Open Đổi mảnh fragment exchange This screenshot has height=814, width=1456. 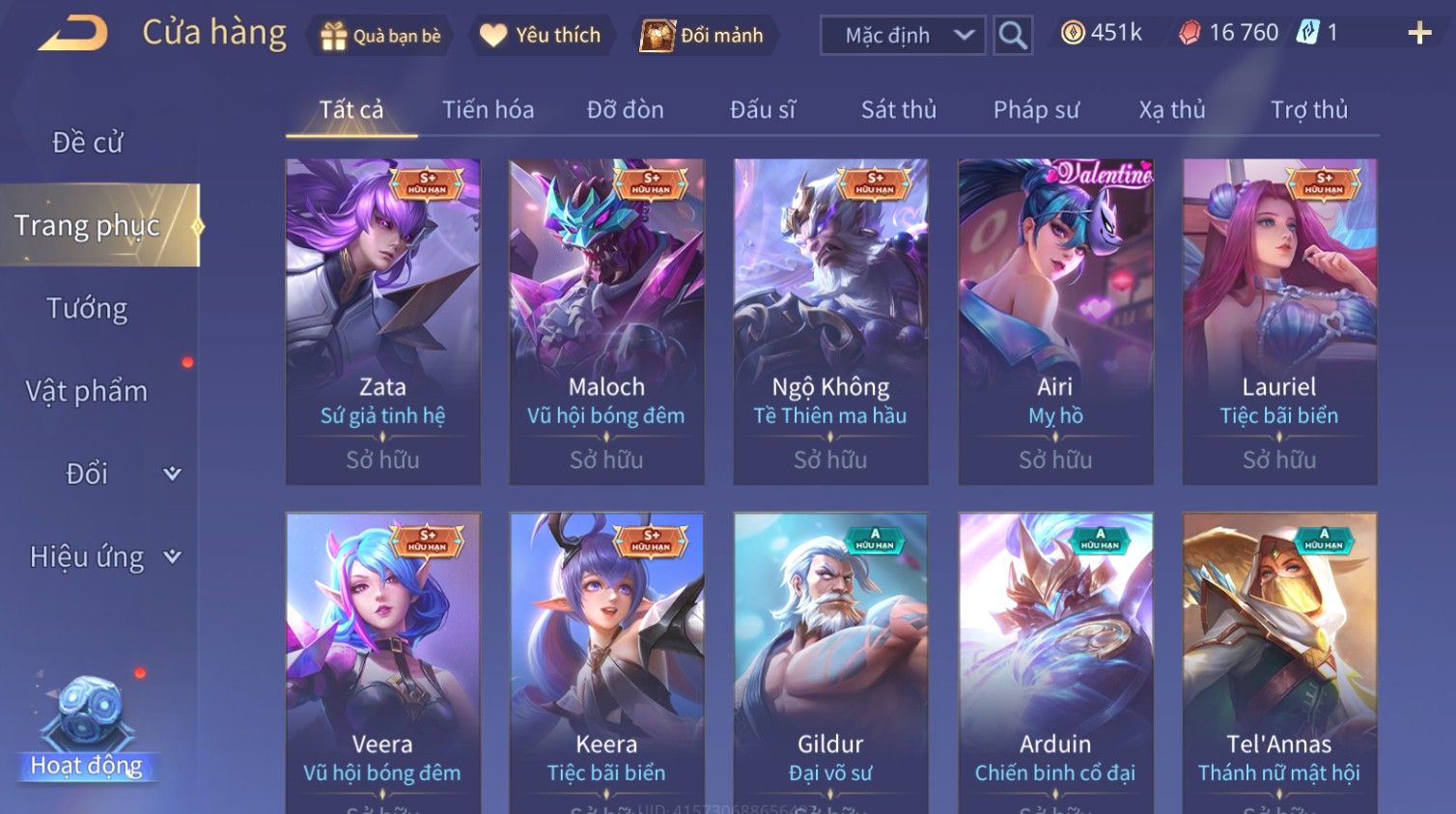[703, 36]
